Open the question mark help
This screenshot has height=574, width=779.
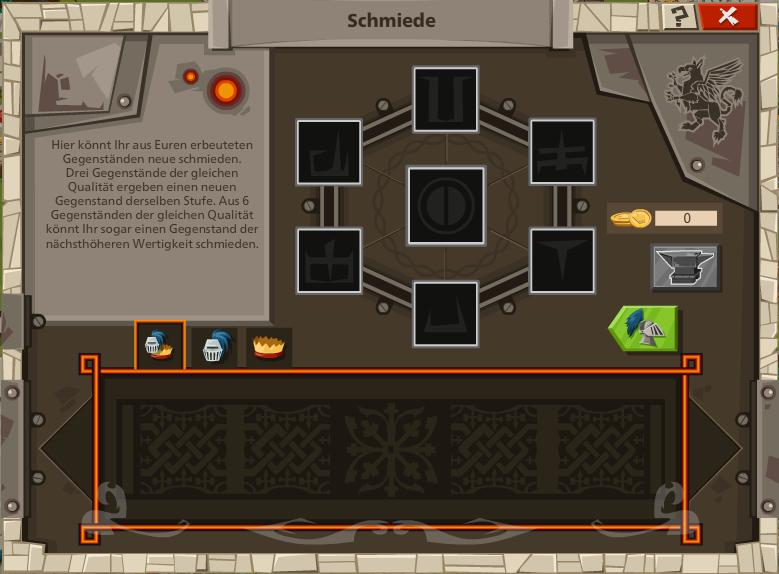pos(681,16)
